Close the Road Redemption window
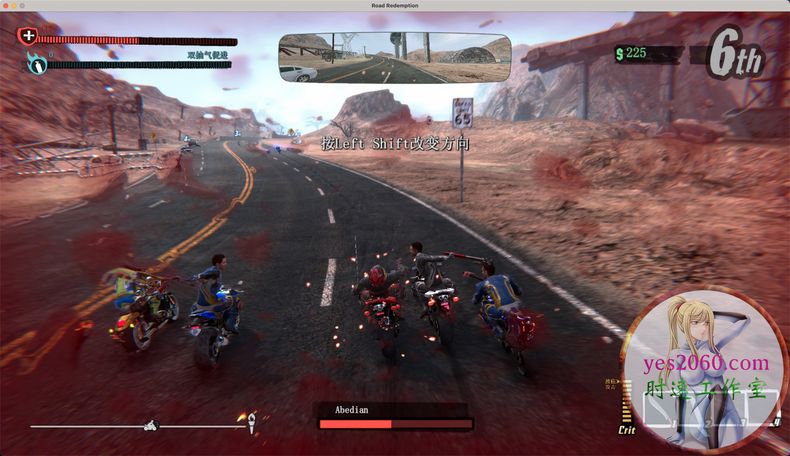Image resolution: width=790 pixels, height=456 pixels. coord(7,6)
